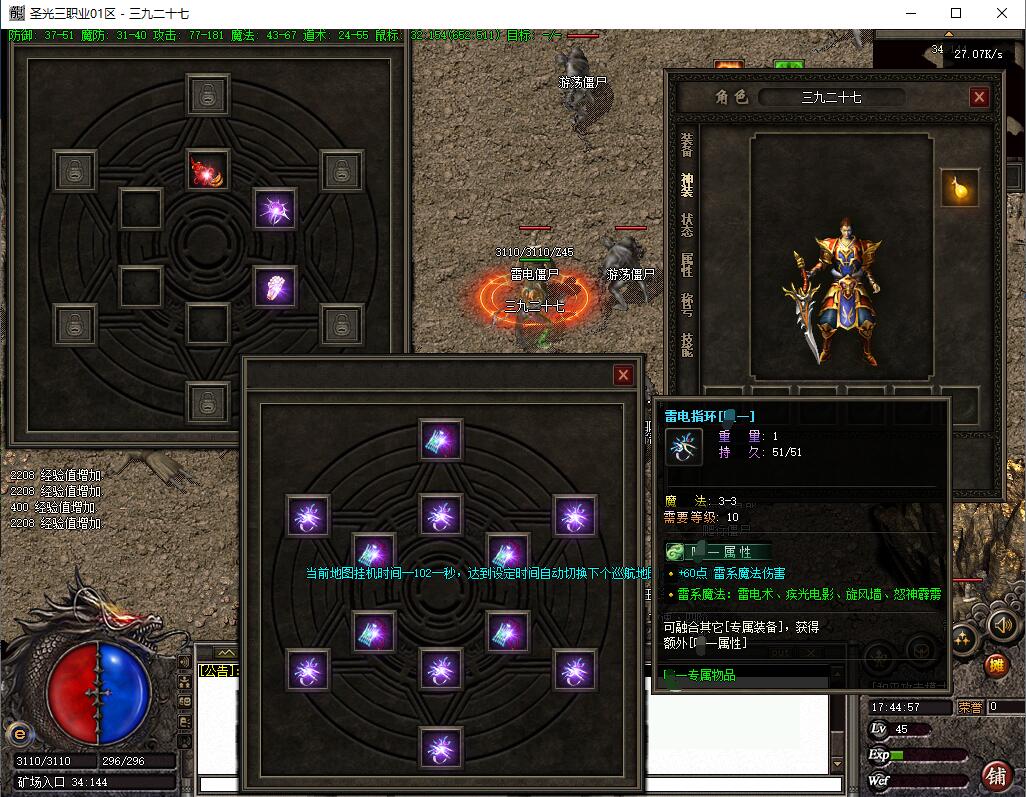Select the golden gourd item slot
This screenshot has height=797, width=1026.
click(959, 188)
